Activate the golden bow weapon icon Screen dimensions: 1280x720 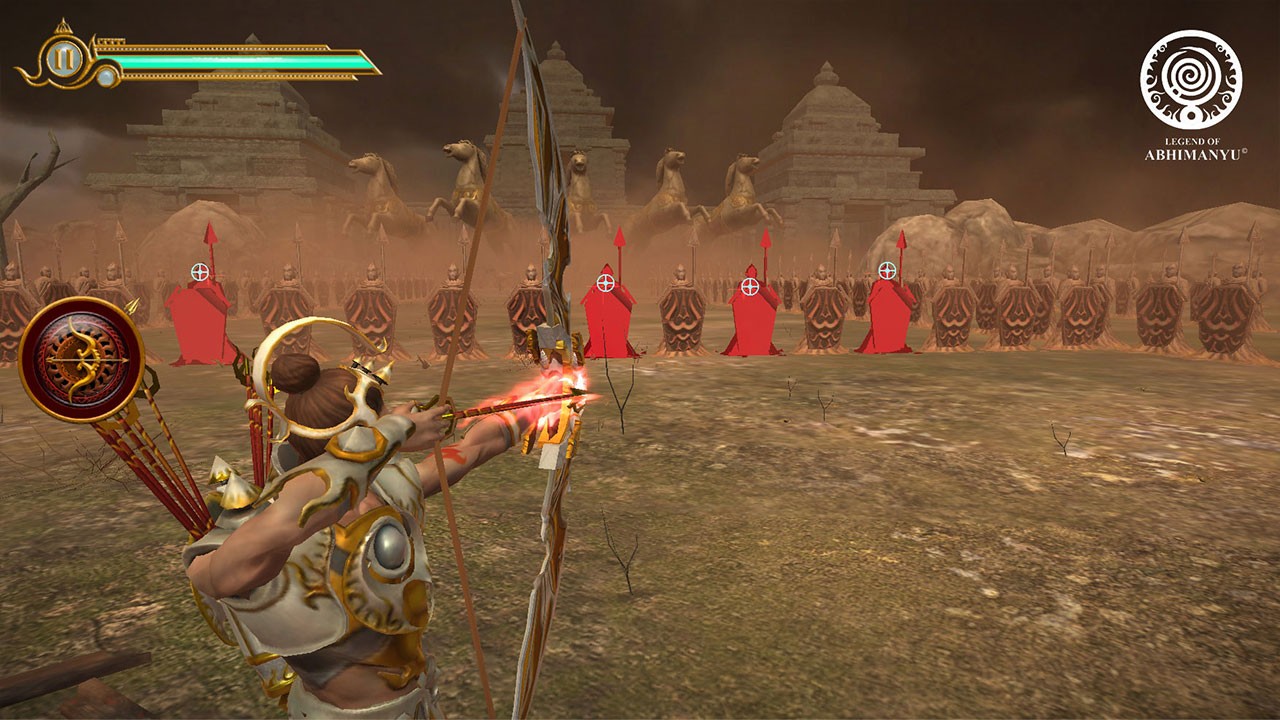(81, 359)
